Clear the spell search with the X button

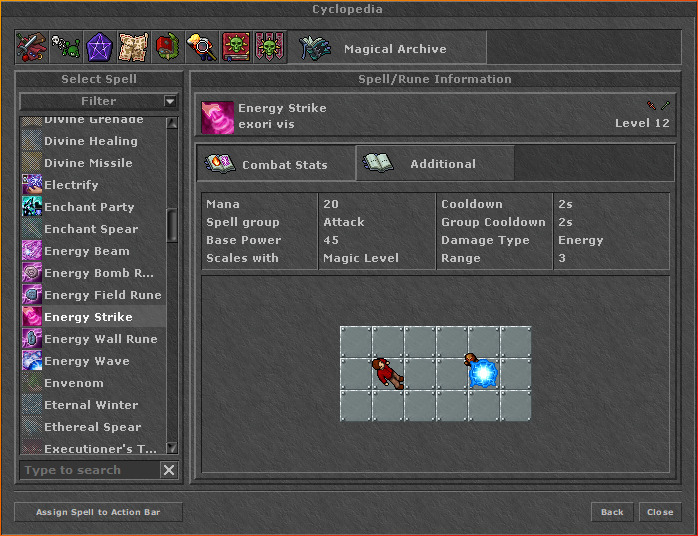[169, 470]
